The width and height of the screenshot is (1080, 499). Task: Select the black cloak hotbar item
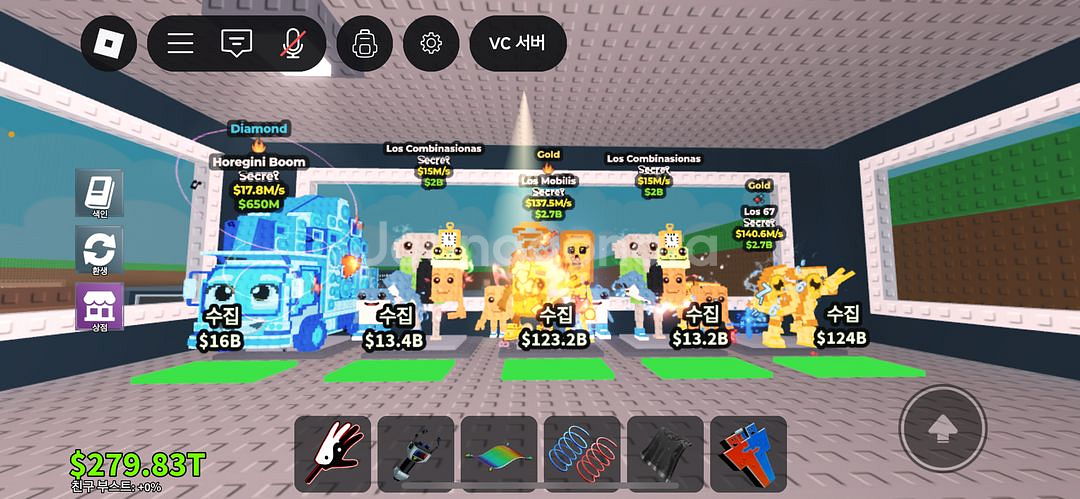tap(665, 454)
